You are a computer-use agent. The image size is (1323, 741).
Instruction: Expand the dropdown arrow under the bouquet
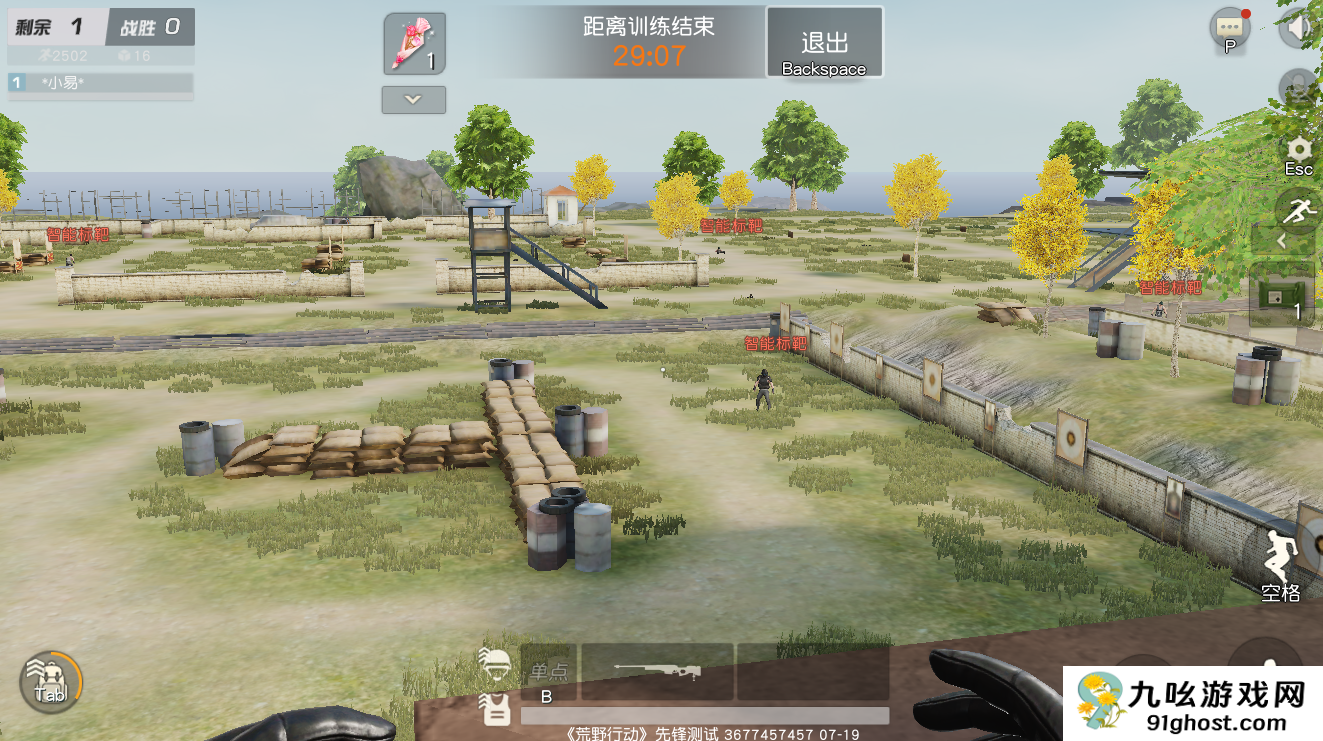pyautogui.click(x=413, y=100)
